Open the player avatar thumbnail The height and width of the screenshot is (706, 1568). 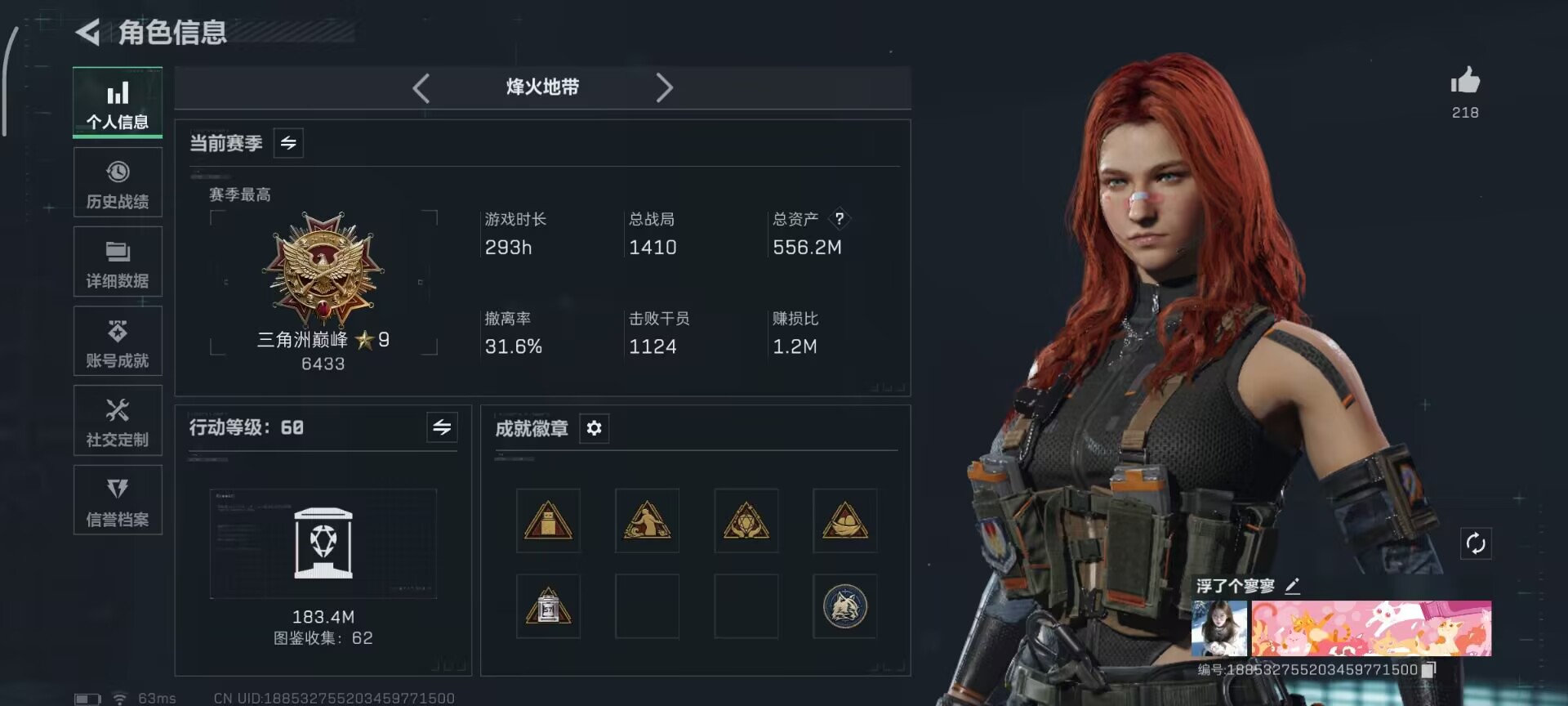[1220, 629]
